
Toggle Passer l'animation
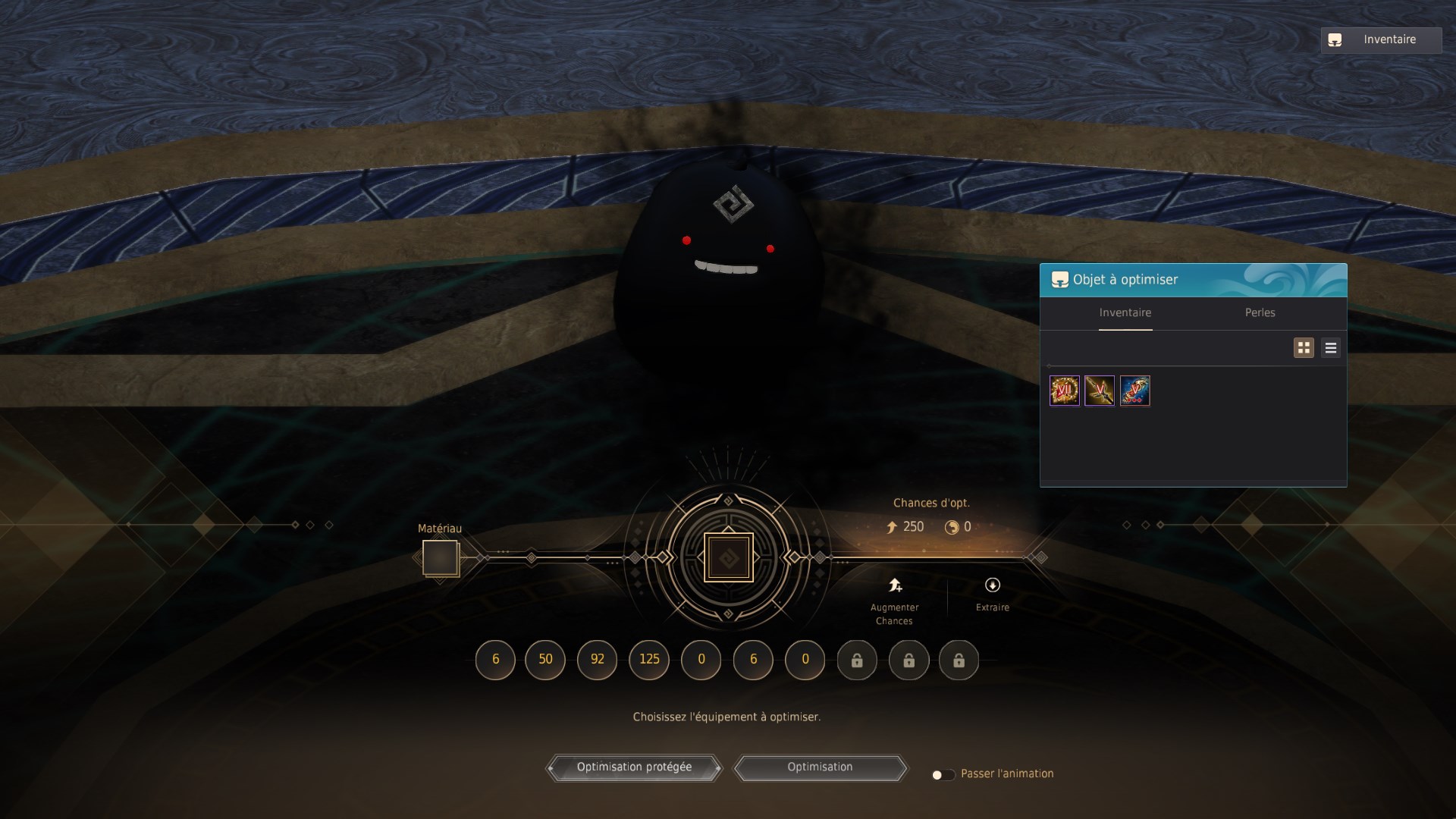click(943, 774)
